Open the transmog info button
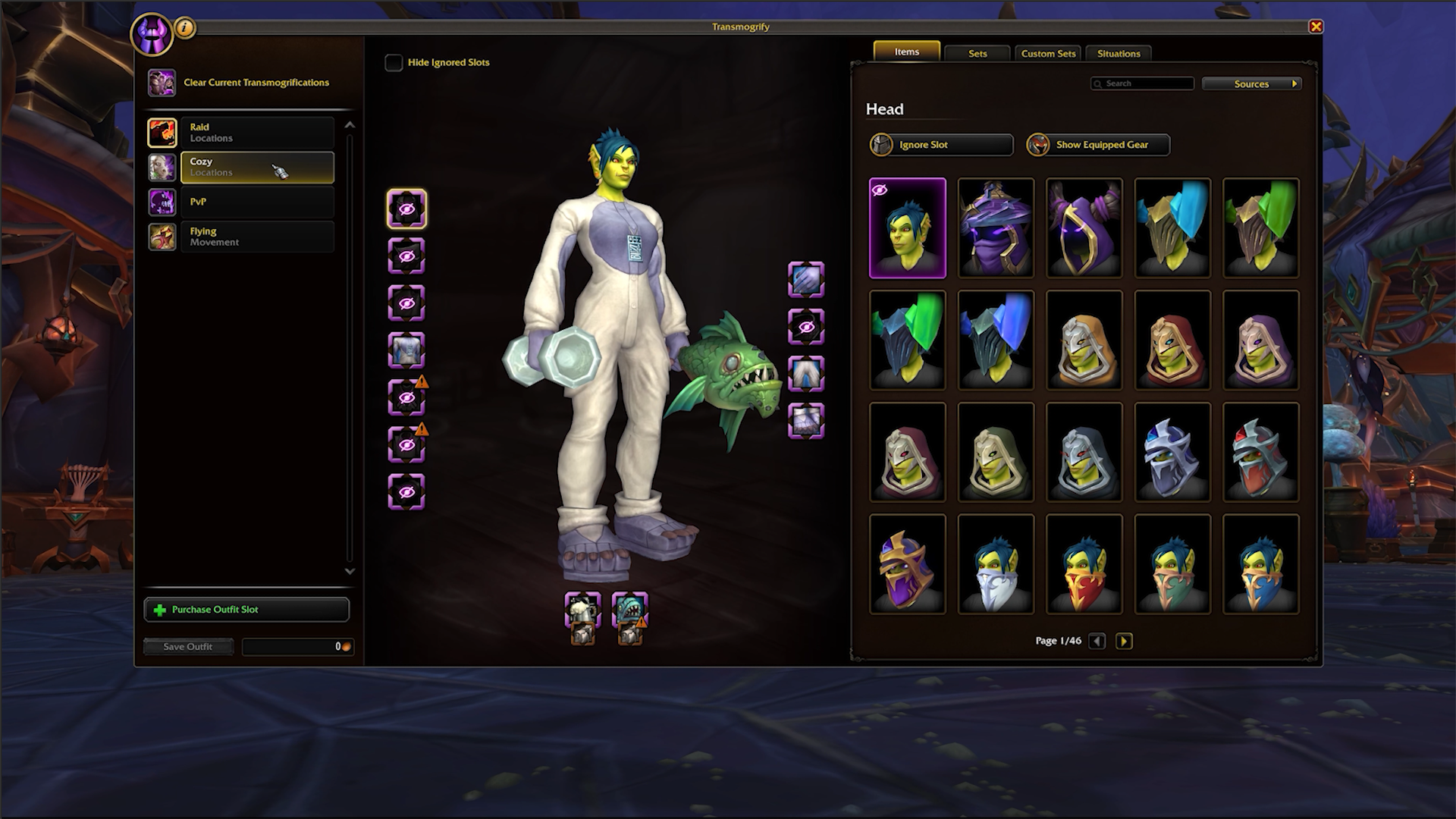Screen dimensions: 1456x819 [x=185, y=29]
